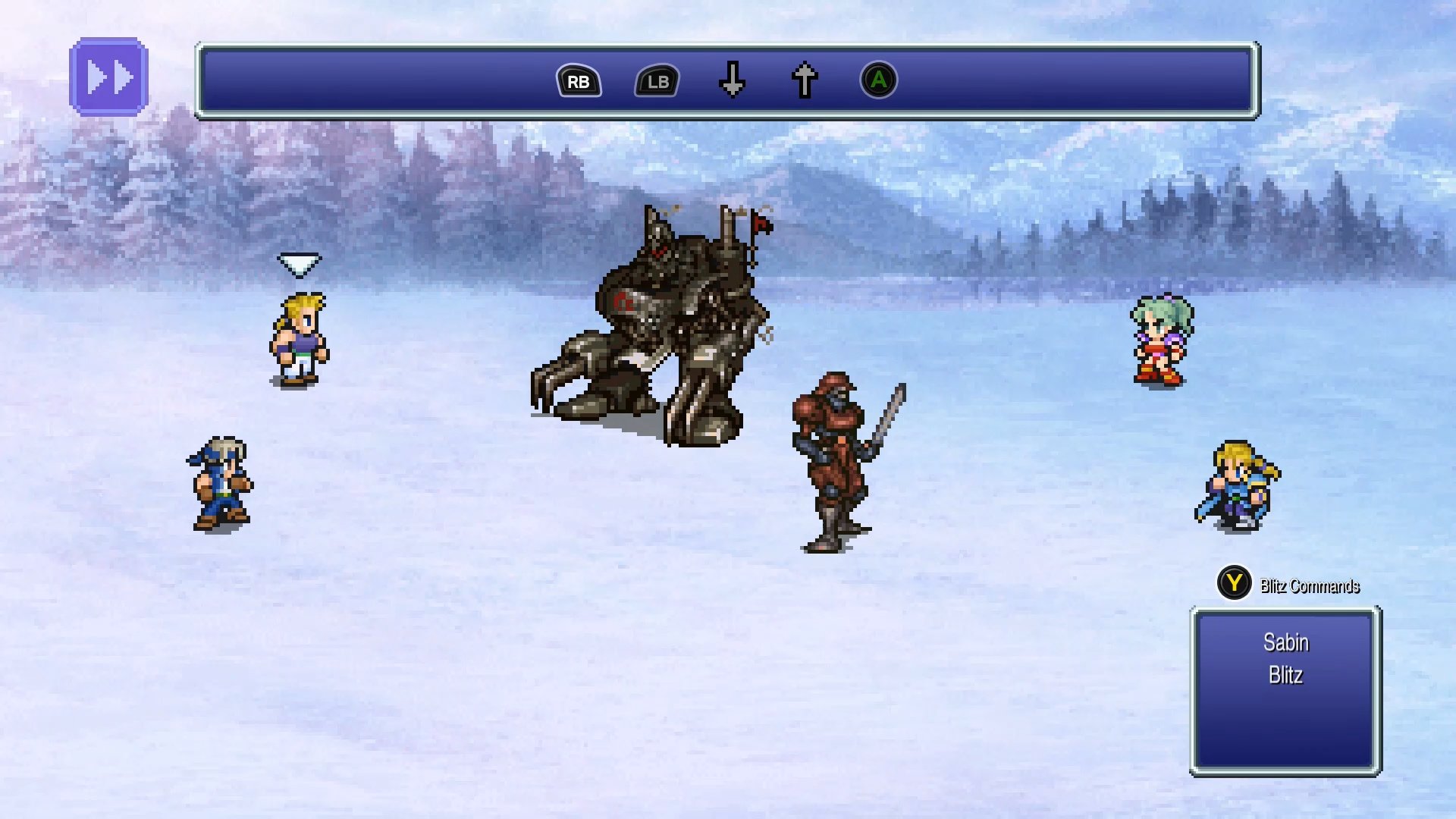Click the down arrow icon in the help bar

(732, 80)
